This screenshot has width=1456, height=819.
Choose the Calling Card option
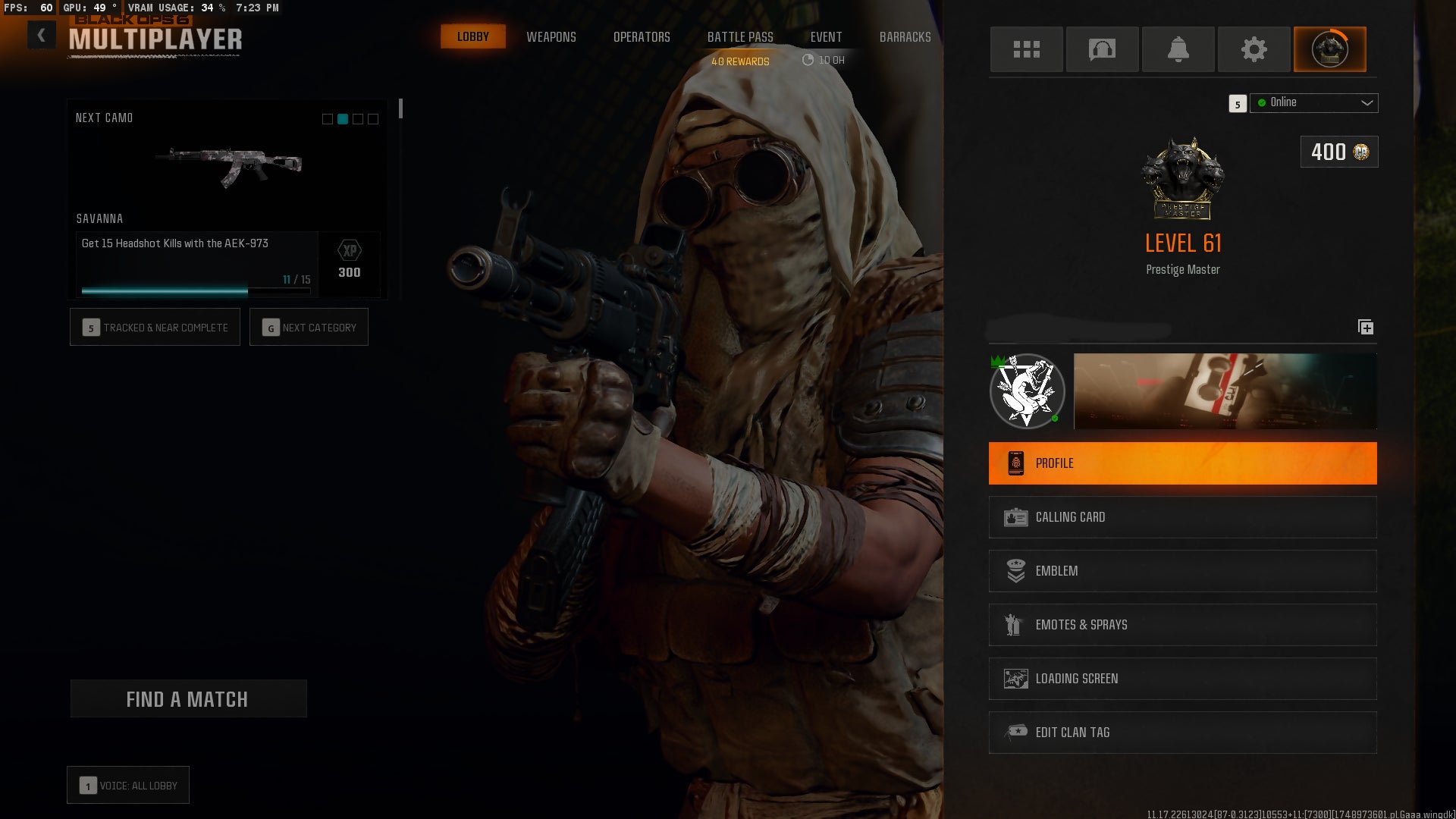[x=1182, y=517]
